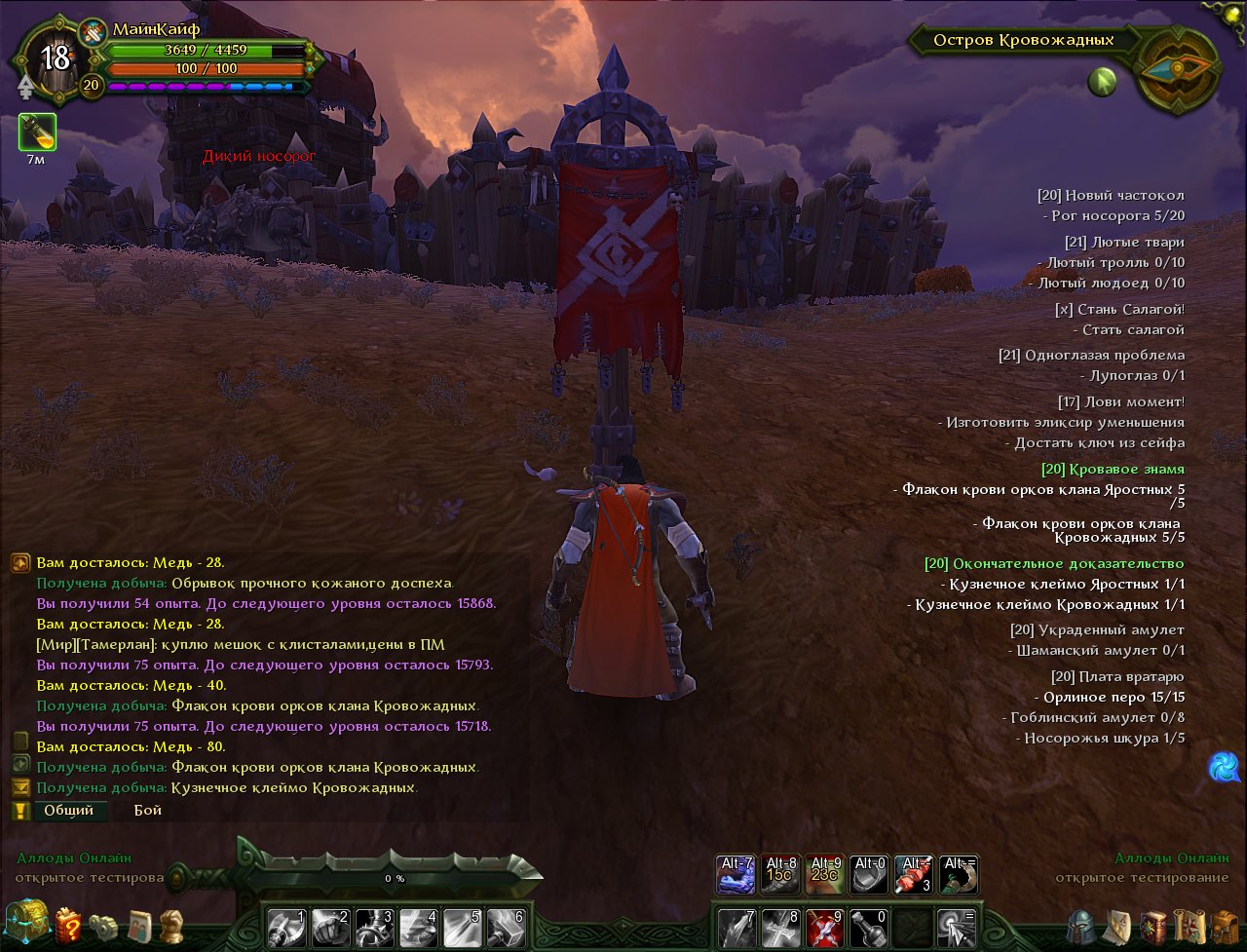Open settings via the gears icon
This screenshot has height=952, width=1247.
point(102,925)
